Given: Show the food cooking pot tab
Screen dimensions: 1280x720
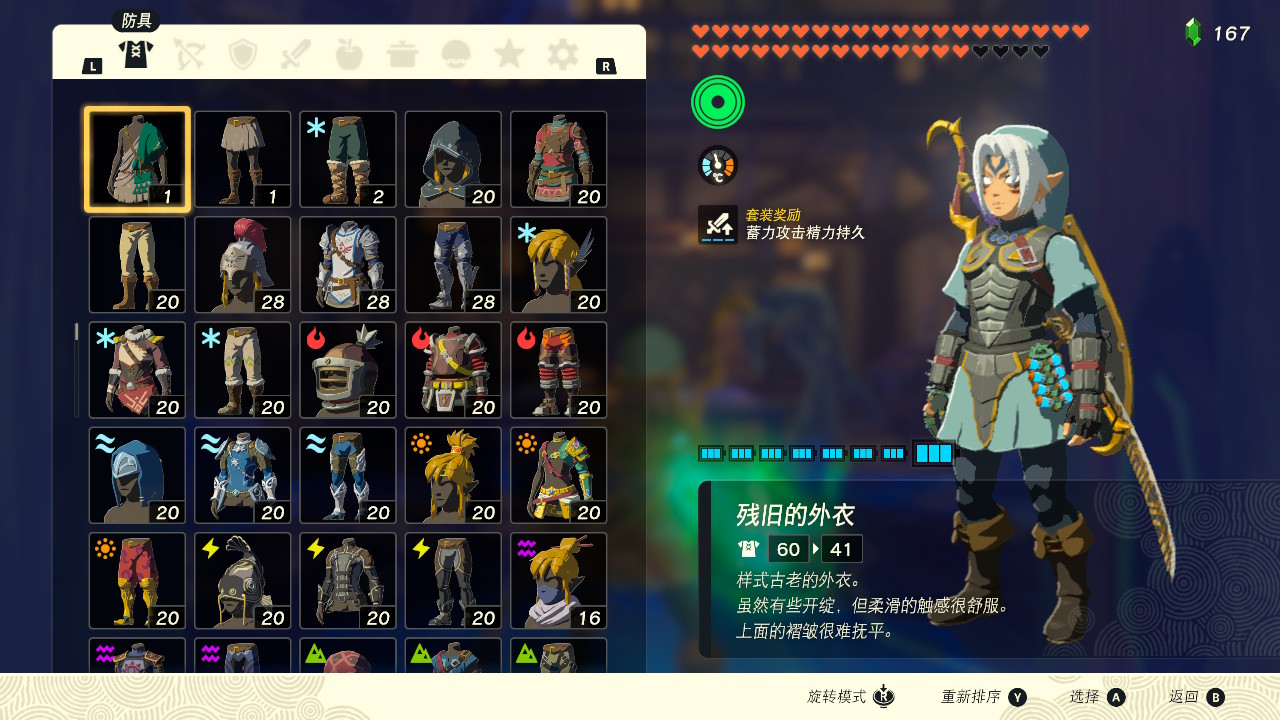Looking at the screenshot, I should click(402, 54).
